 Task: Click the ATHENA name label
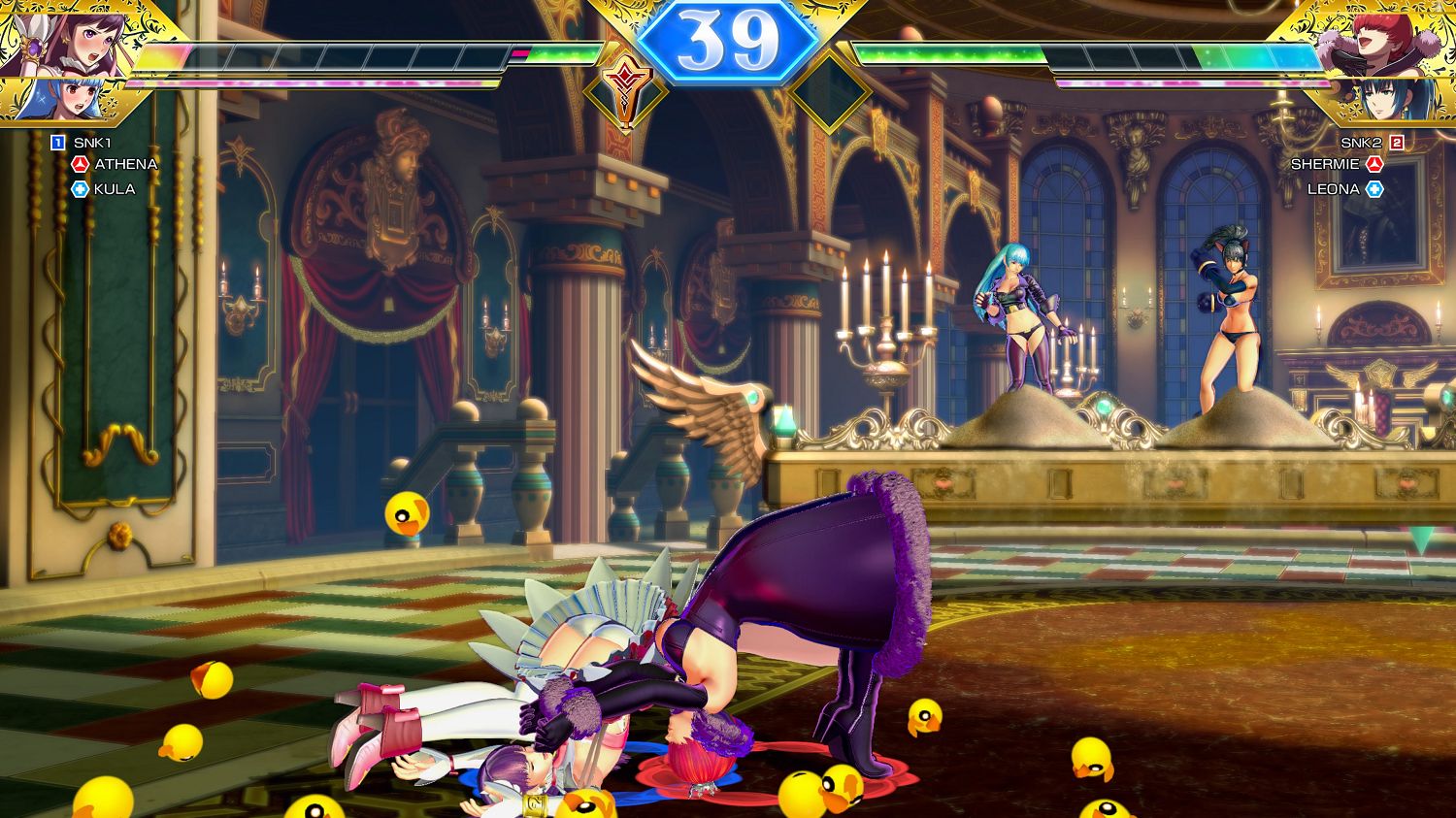(x=125, y=164)
